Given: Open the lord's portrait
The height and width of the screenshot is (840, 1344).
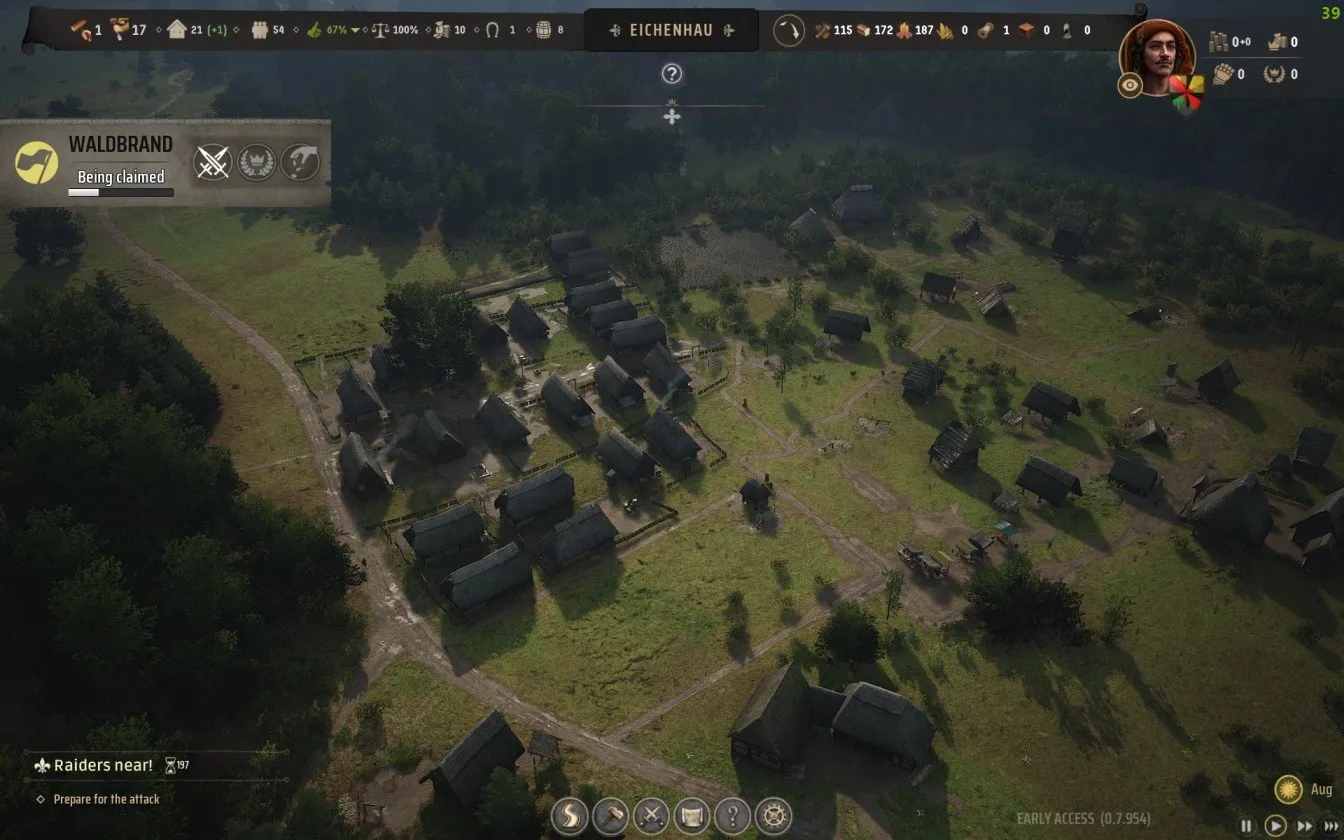Looking at the screenshot, I should 1158,55.
